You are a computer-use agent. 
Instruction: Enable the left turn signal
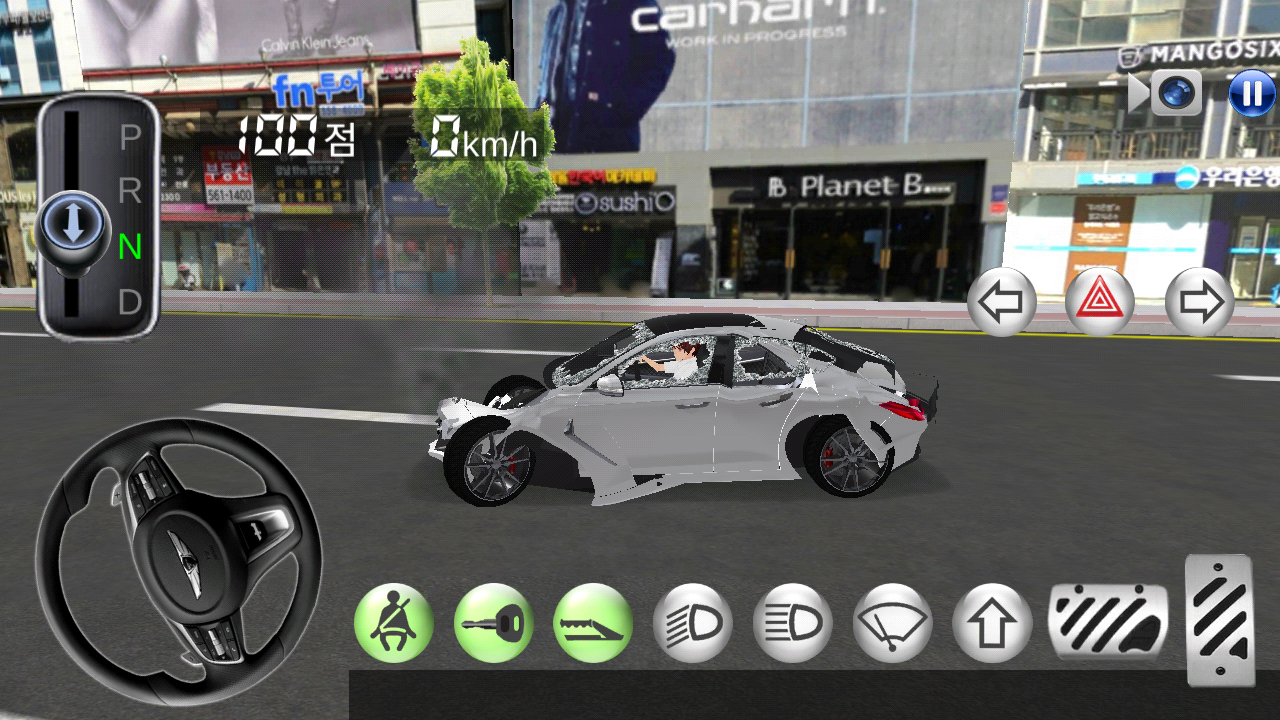pyautogui.click(x=1002, y=301)
